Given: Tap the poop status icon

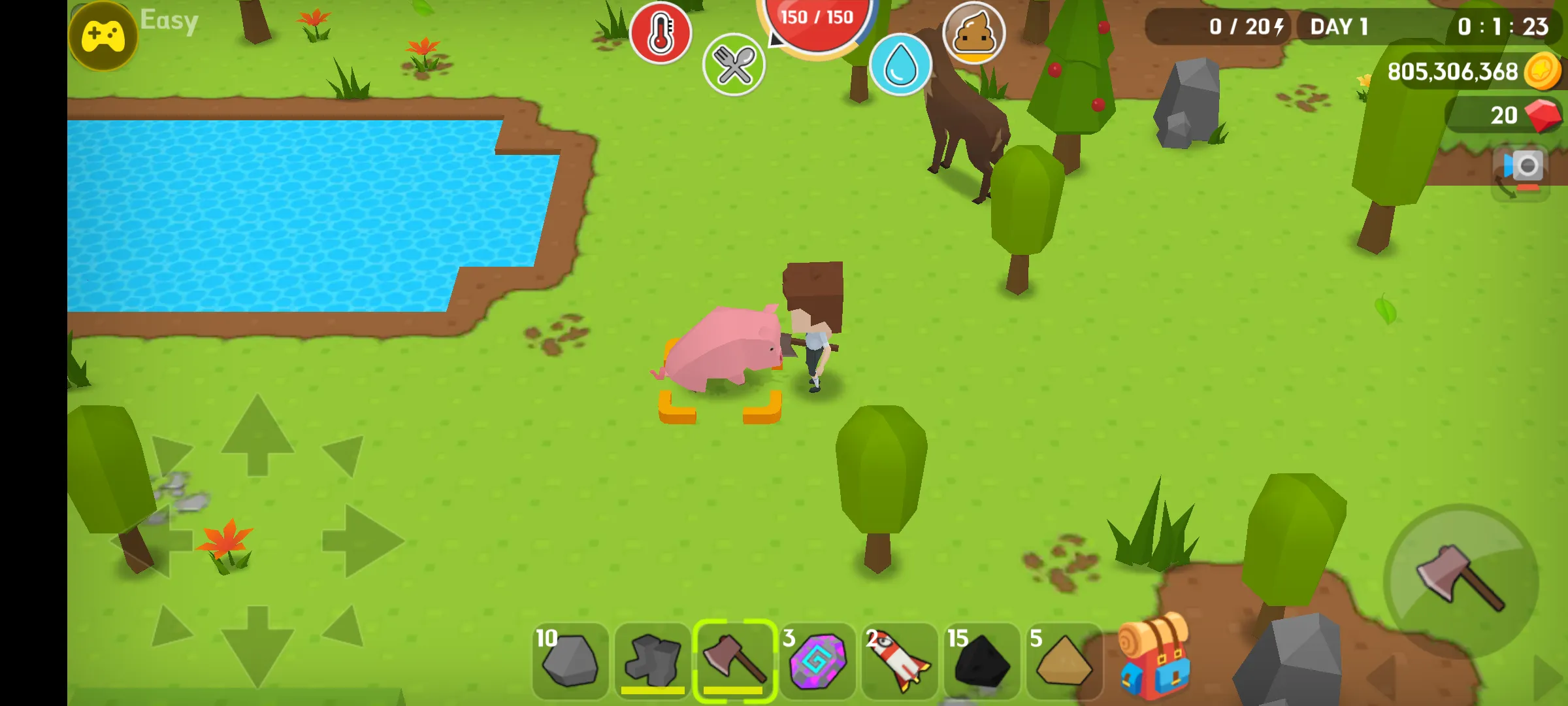Looking at the screenshot, I should 973,33.
